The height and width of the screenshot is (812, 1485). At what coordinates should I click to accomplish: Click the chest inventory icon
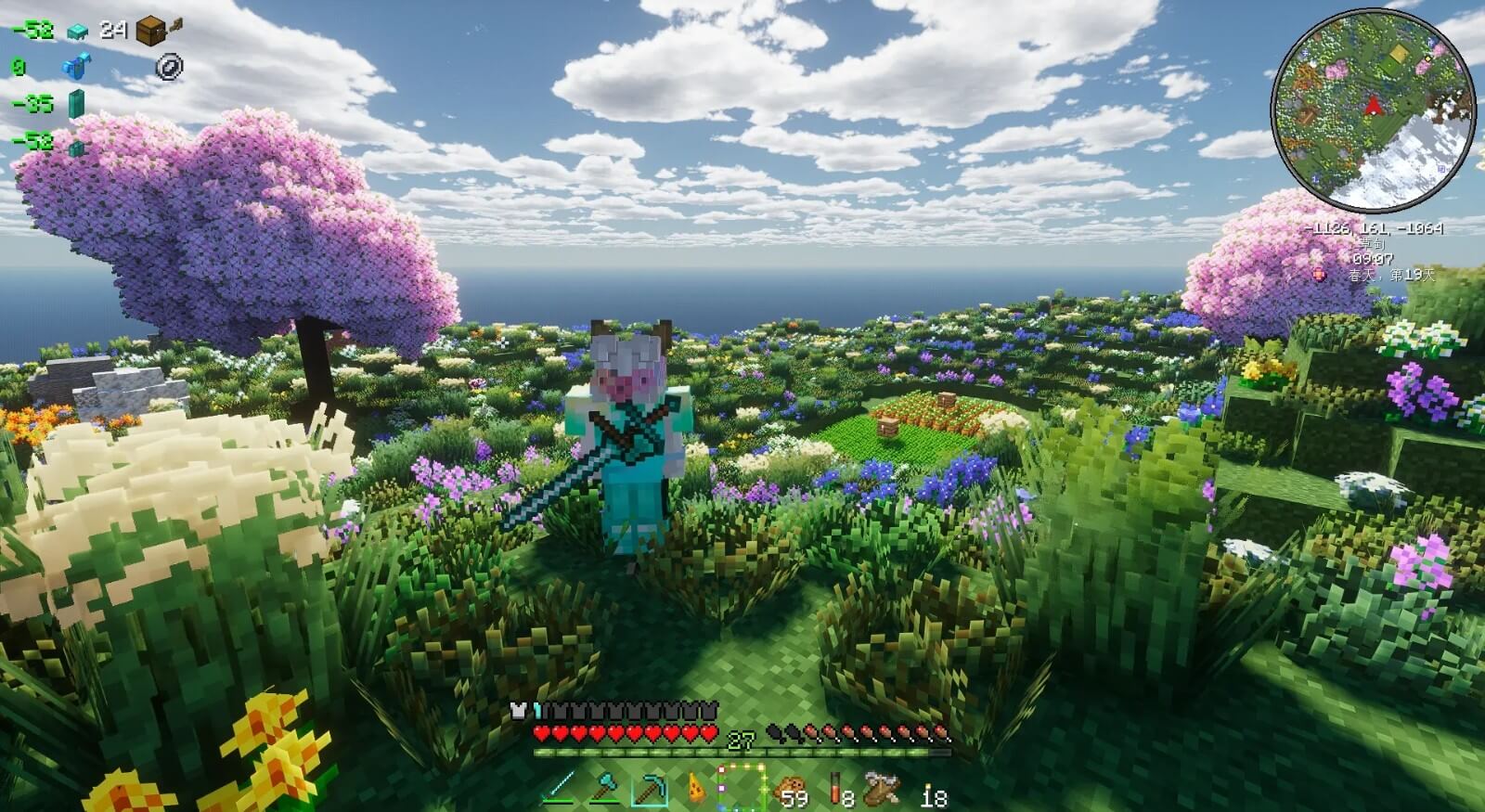[x=151, y=31]
